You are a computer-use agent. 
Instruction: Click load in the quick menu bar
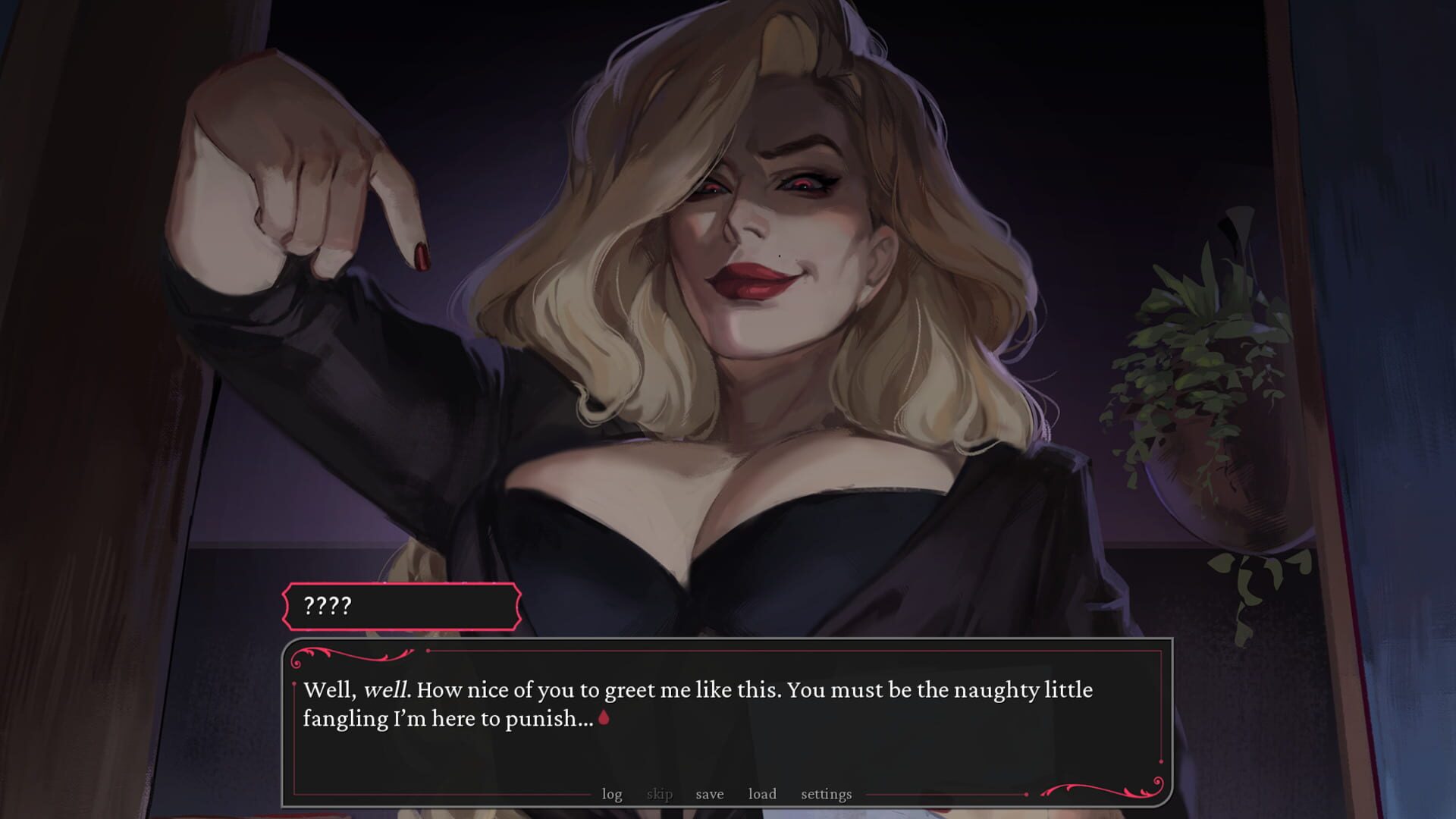[x=762, y=794]
